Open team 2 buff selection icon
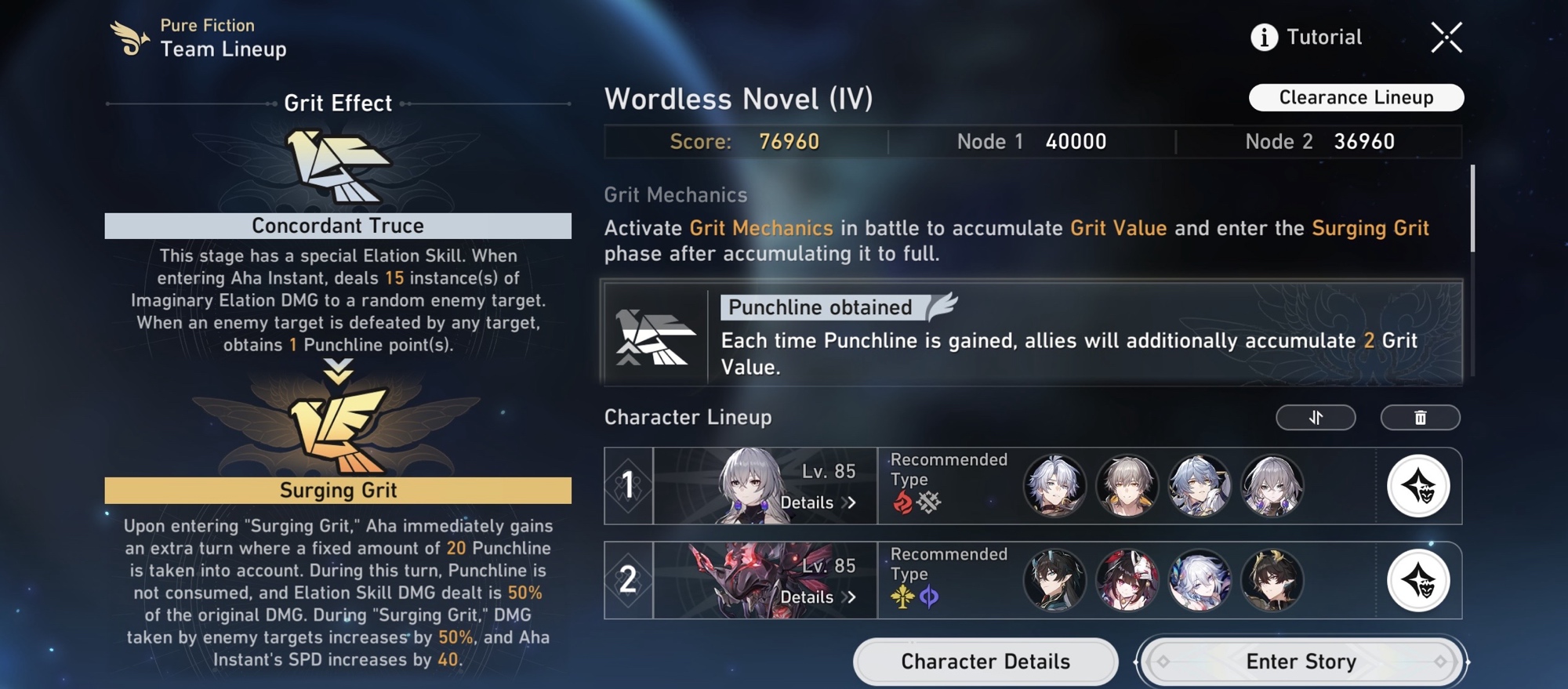 (x=1418, y=581)
